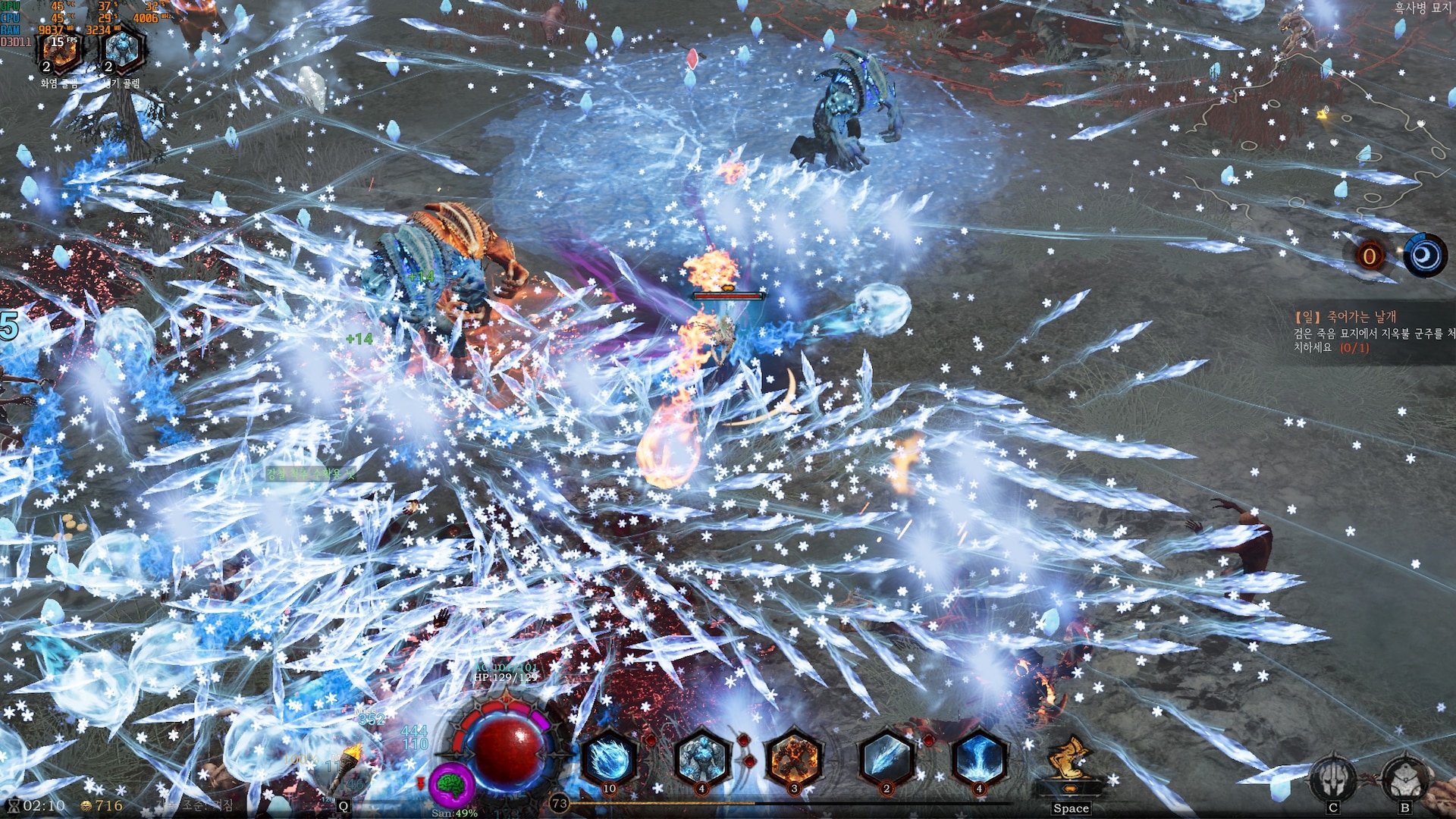Image resolution: width=1456 pixels, height=819 pixels.
Task: Select the red counter orb showing zero
Action: coord(1370,256)
